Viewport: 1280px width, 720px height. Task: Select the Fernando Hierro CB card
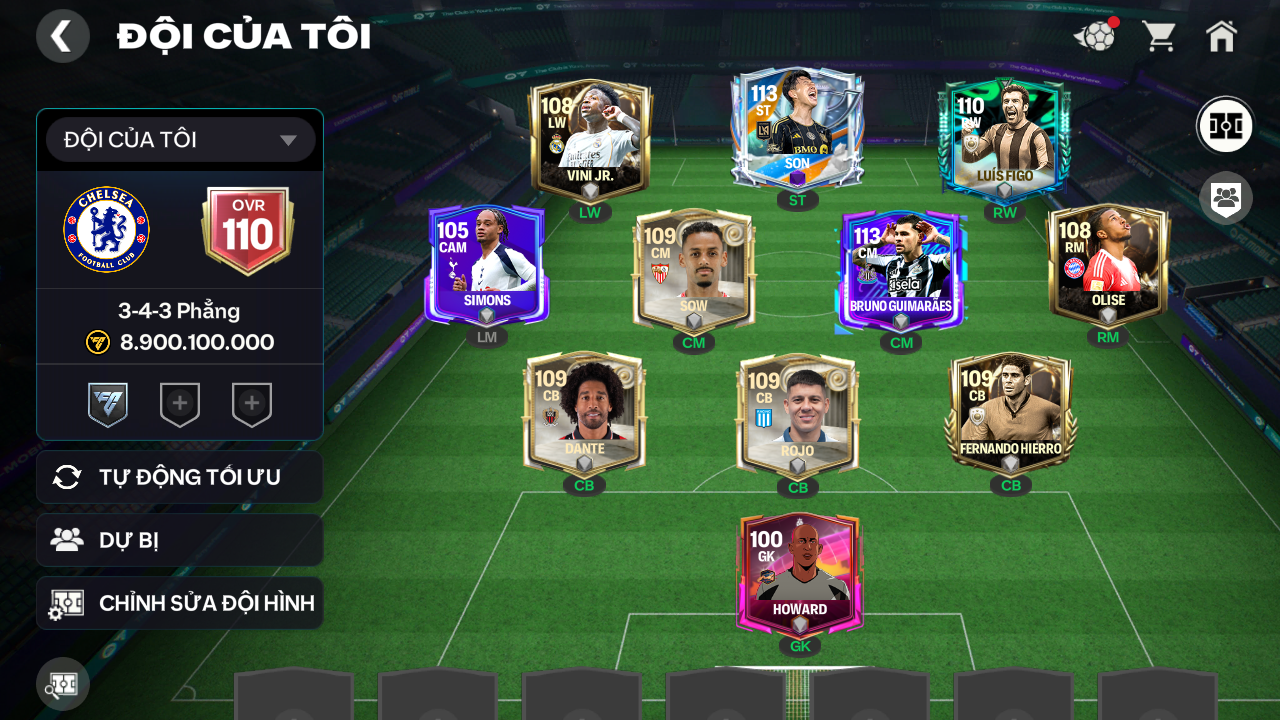[x=1010, y=412]
